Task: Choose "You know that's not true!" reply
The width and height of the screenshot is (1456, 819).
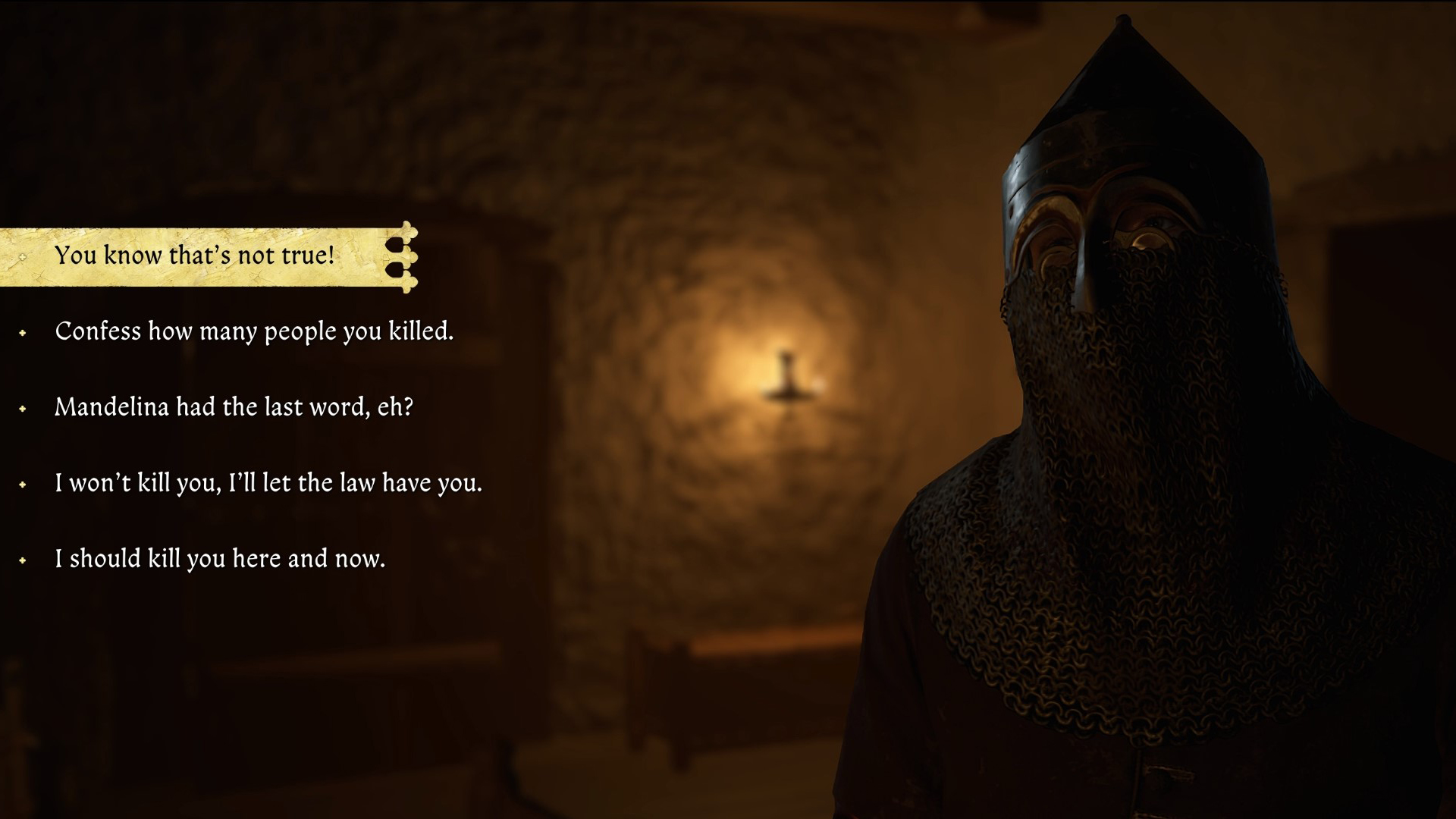Action: coord(195,256)
